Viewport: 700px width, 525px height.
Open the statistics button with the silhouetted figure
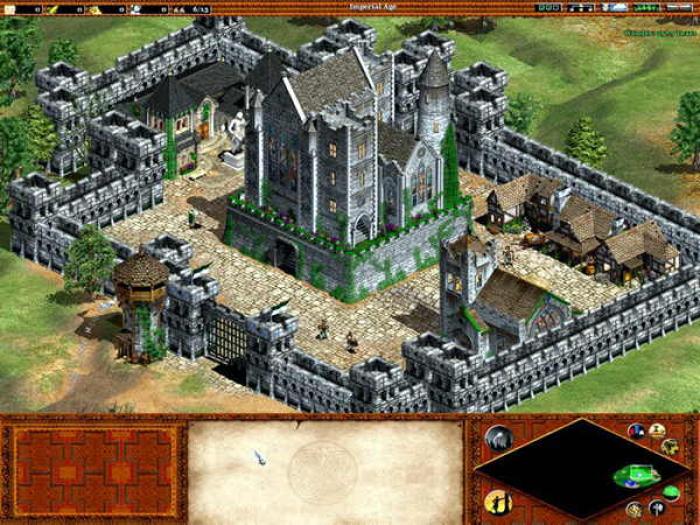(x=496, y=502)
